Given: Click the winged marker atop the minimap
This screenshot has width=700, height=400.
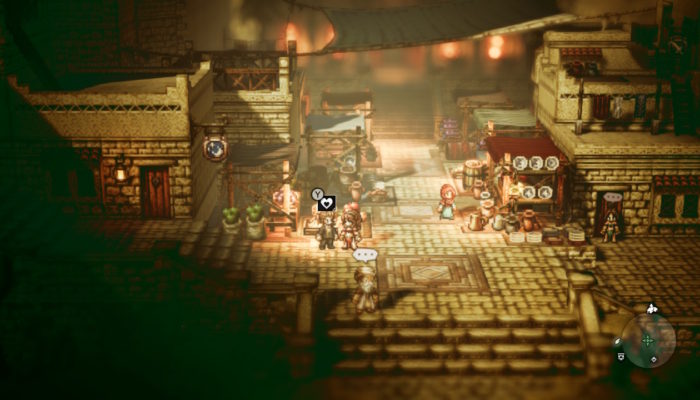Looking at the screenshot, I should 652,308.
